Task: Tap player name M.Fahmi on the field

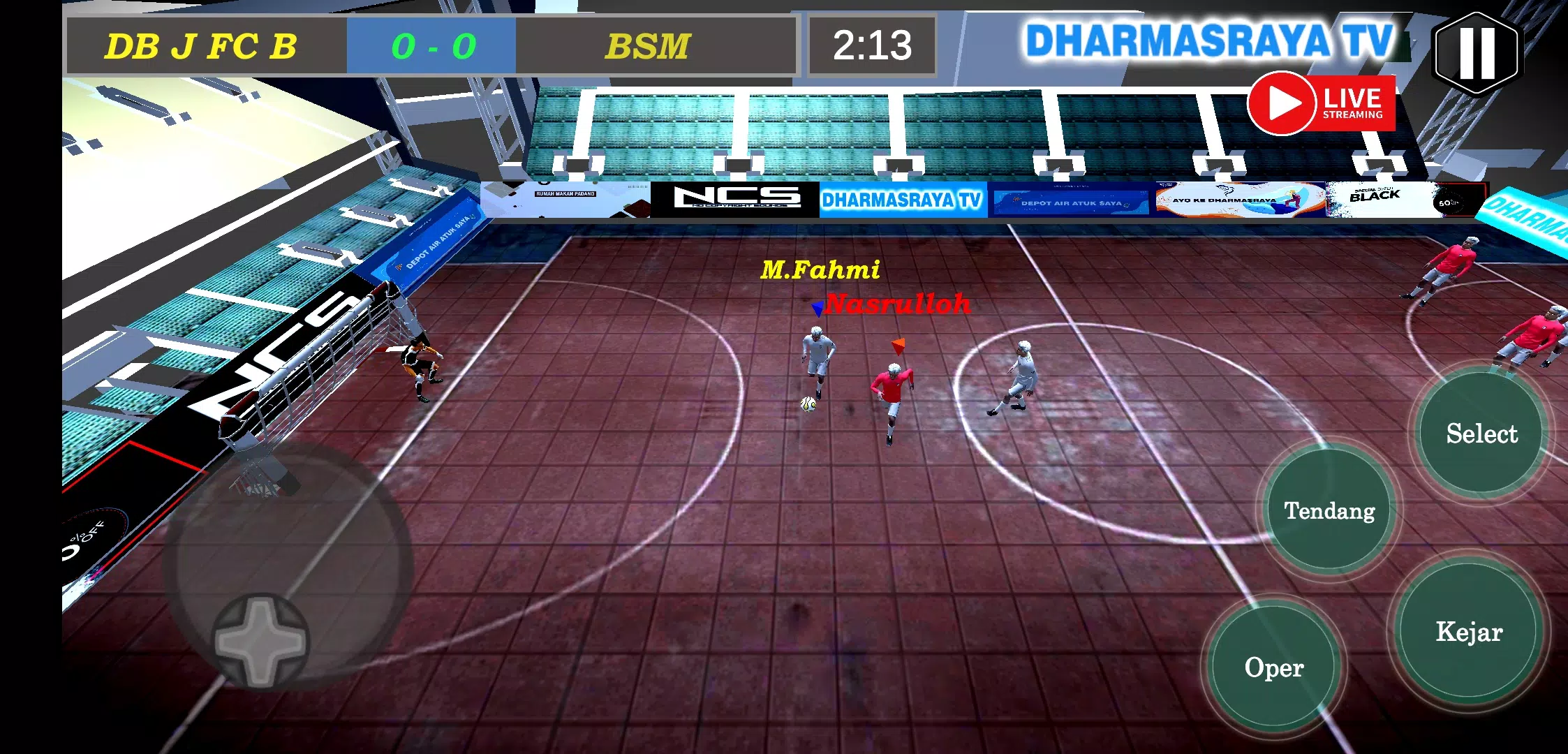Action: (820, 269)
